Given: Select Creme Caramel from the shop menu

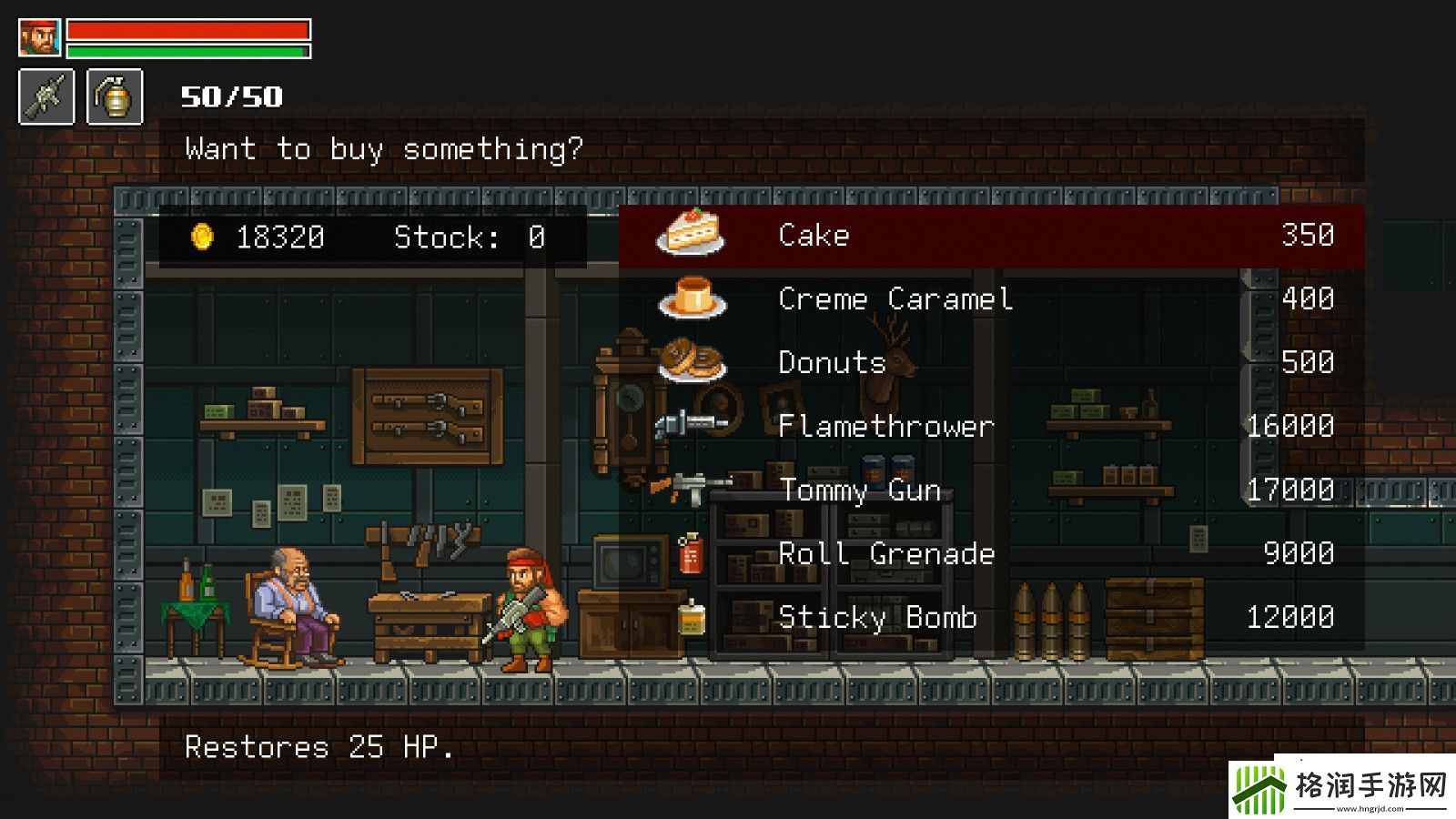Looking at the screenshot, I should [896, 298].
